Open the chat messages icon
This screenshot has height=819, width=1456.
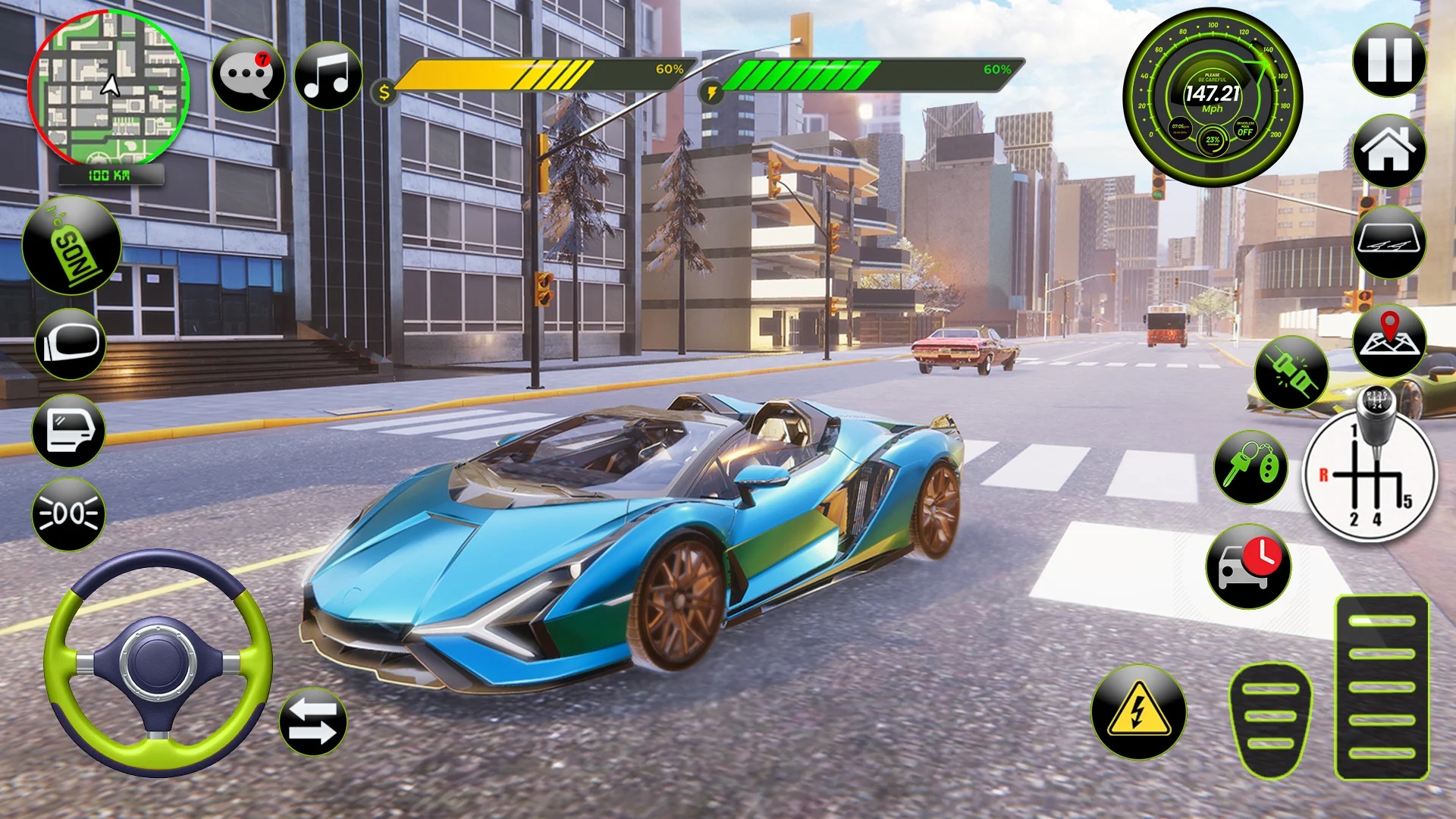coord(246,74)
